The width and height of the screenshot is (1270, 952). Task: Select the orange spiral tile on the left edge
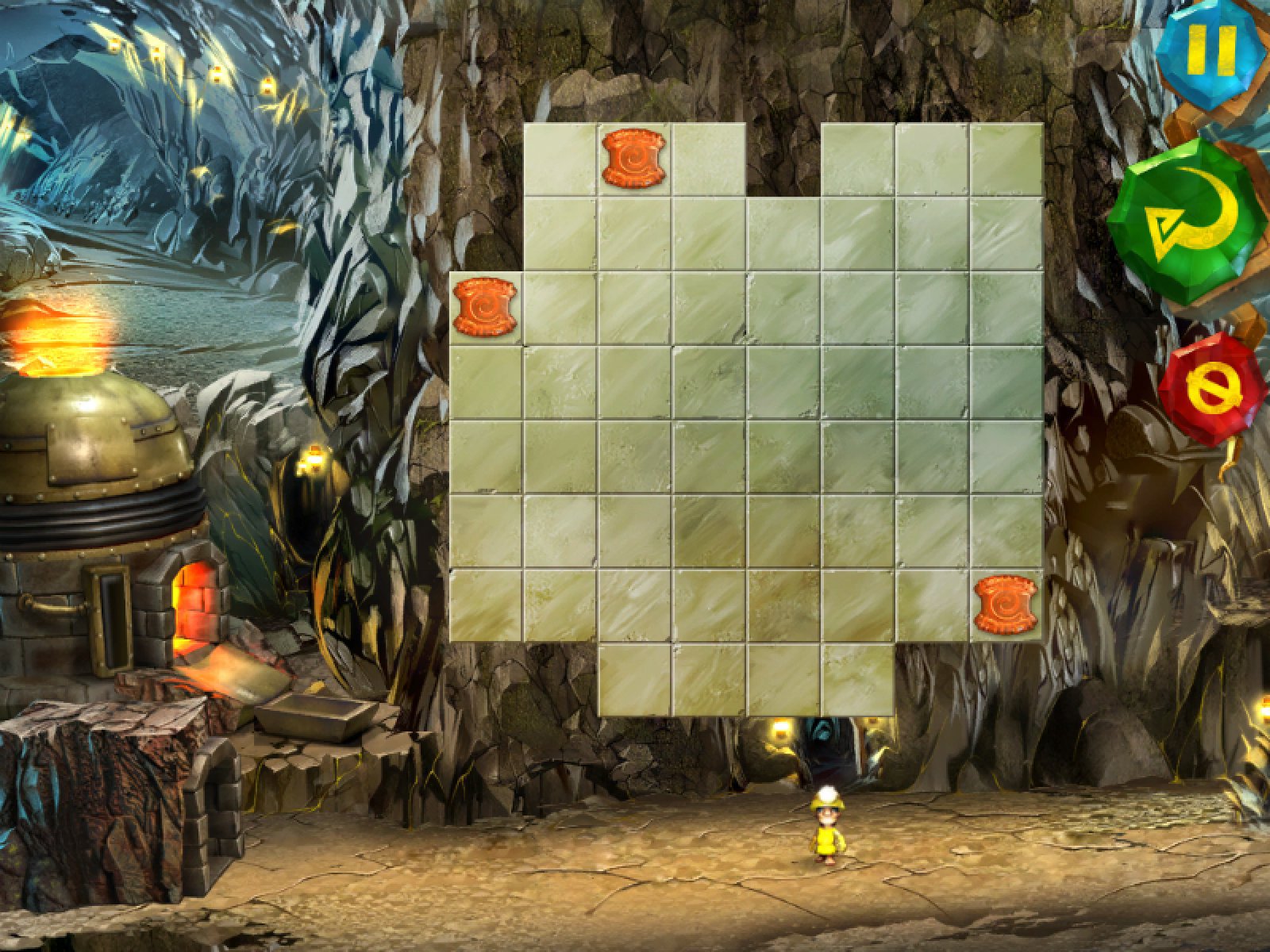(x=484, y=306)
